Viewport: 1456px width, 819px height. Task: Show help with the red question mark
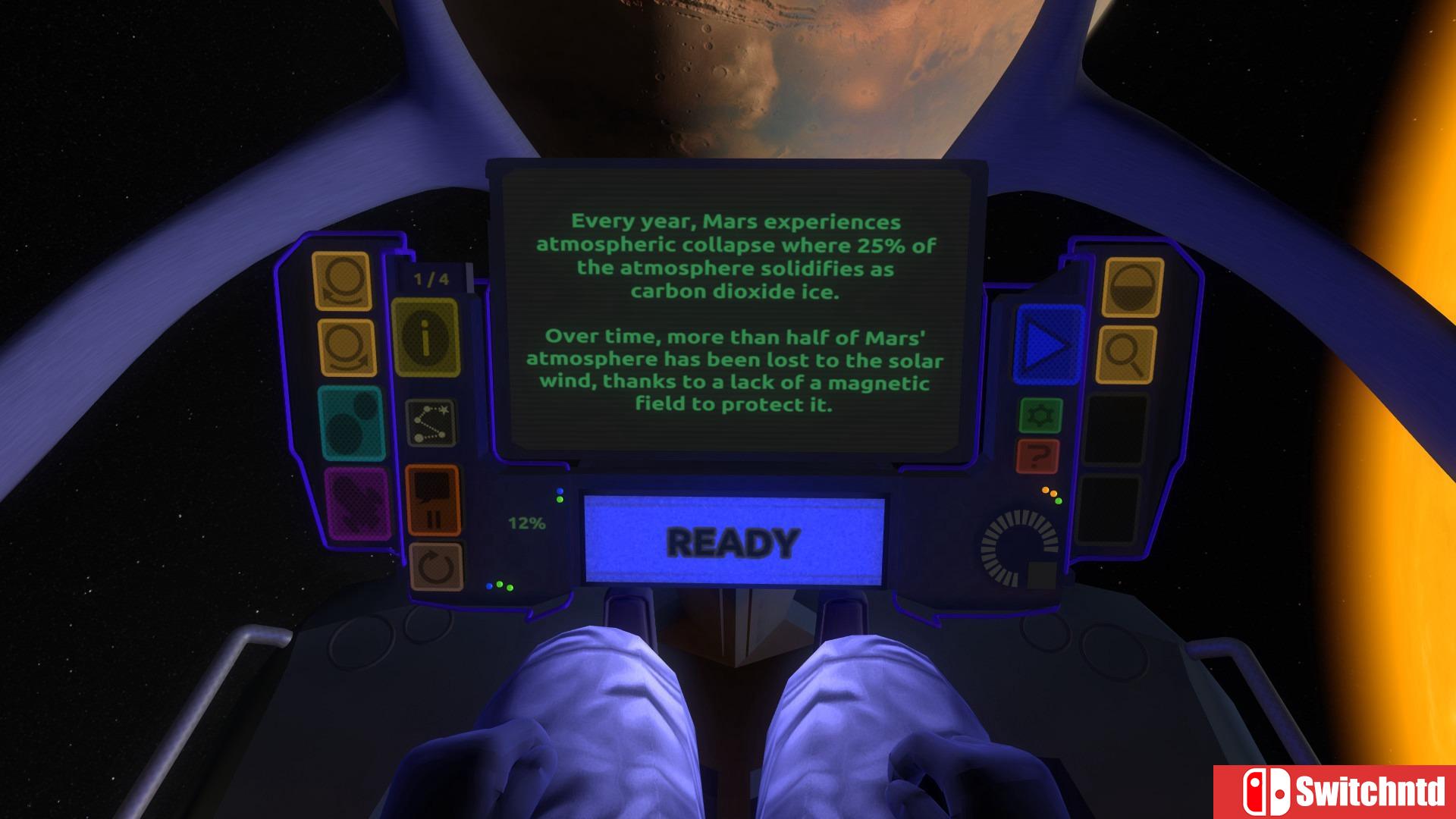pyautogui.click(x=1039, y=457)
